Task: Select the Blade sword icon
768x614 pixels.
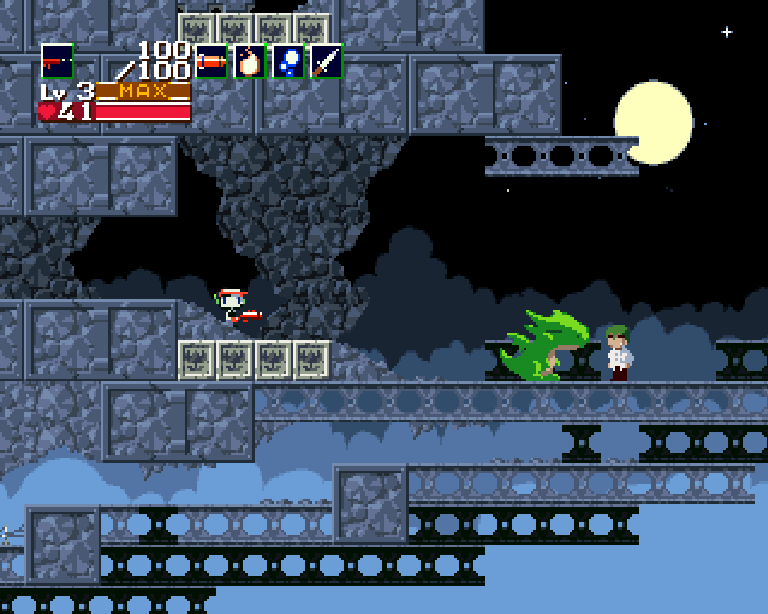Action: (326, 61)
